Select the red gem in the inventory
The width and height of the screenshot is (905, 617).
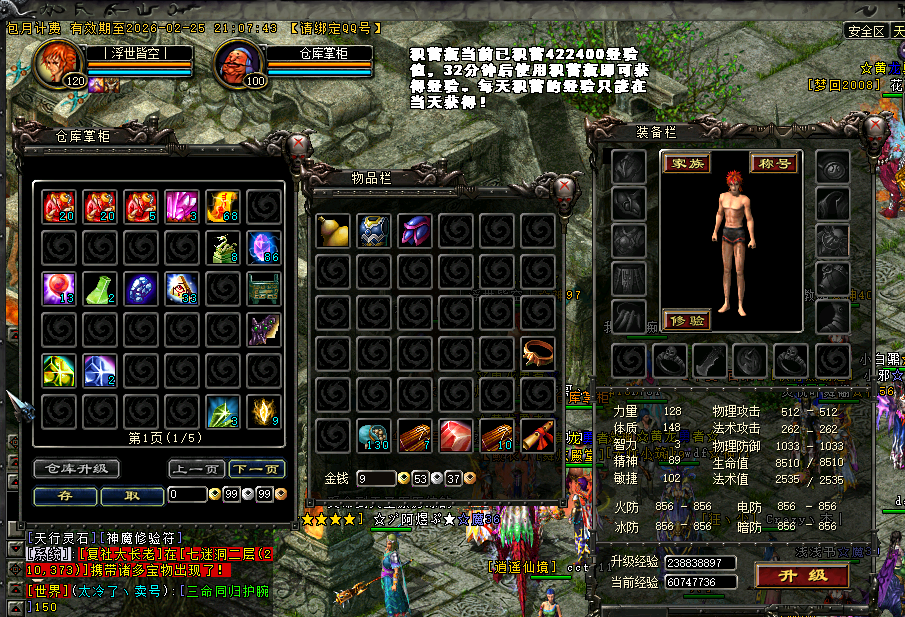pos(455,435)
